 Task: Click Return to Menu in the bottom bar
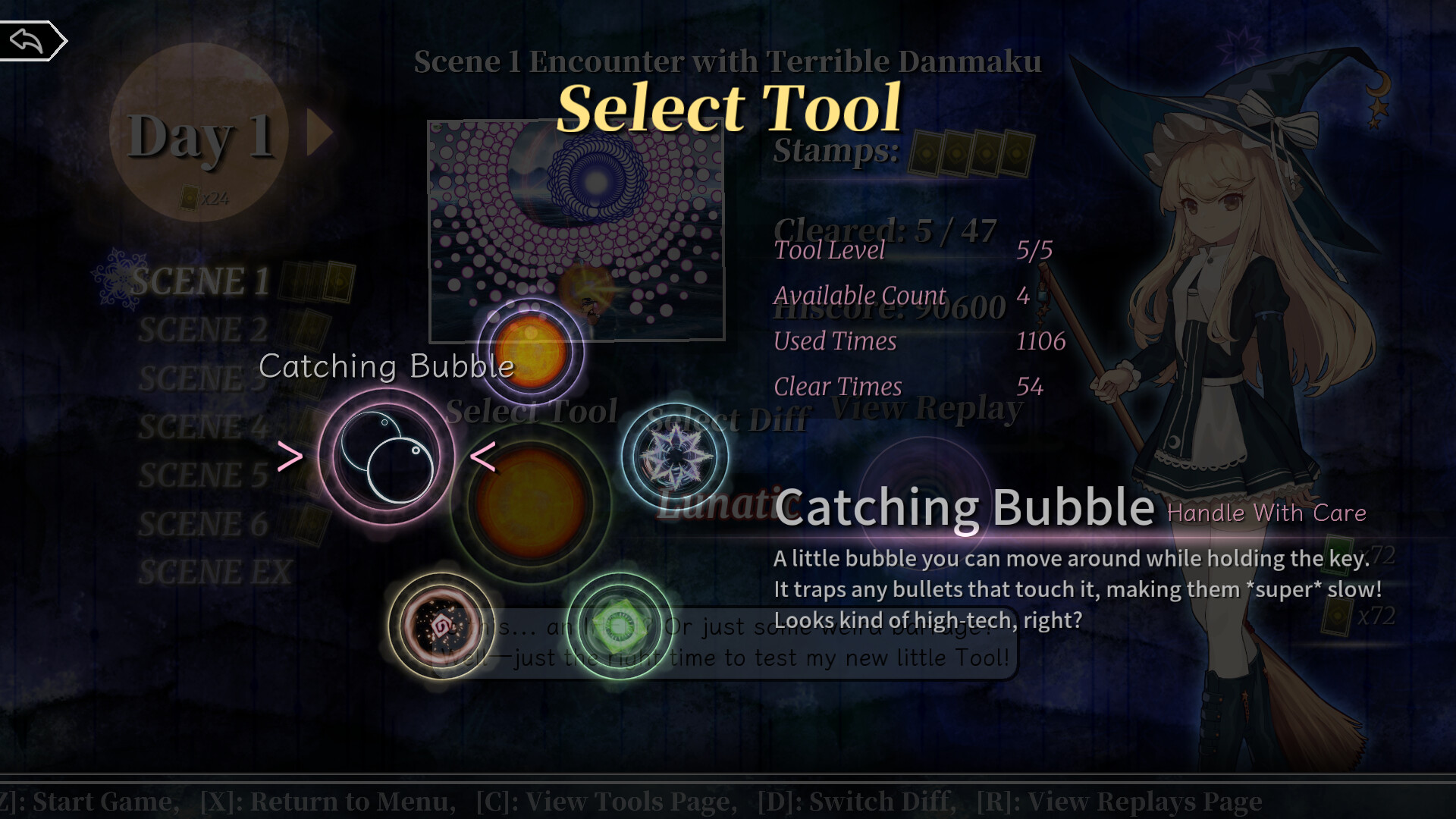pos(326,801)
